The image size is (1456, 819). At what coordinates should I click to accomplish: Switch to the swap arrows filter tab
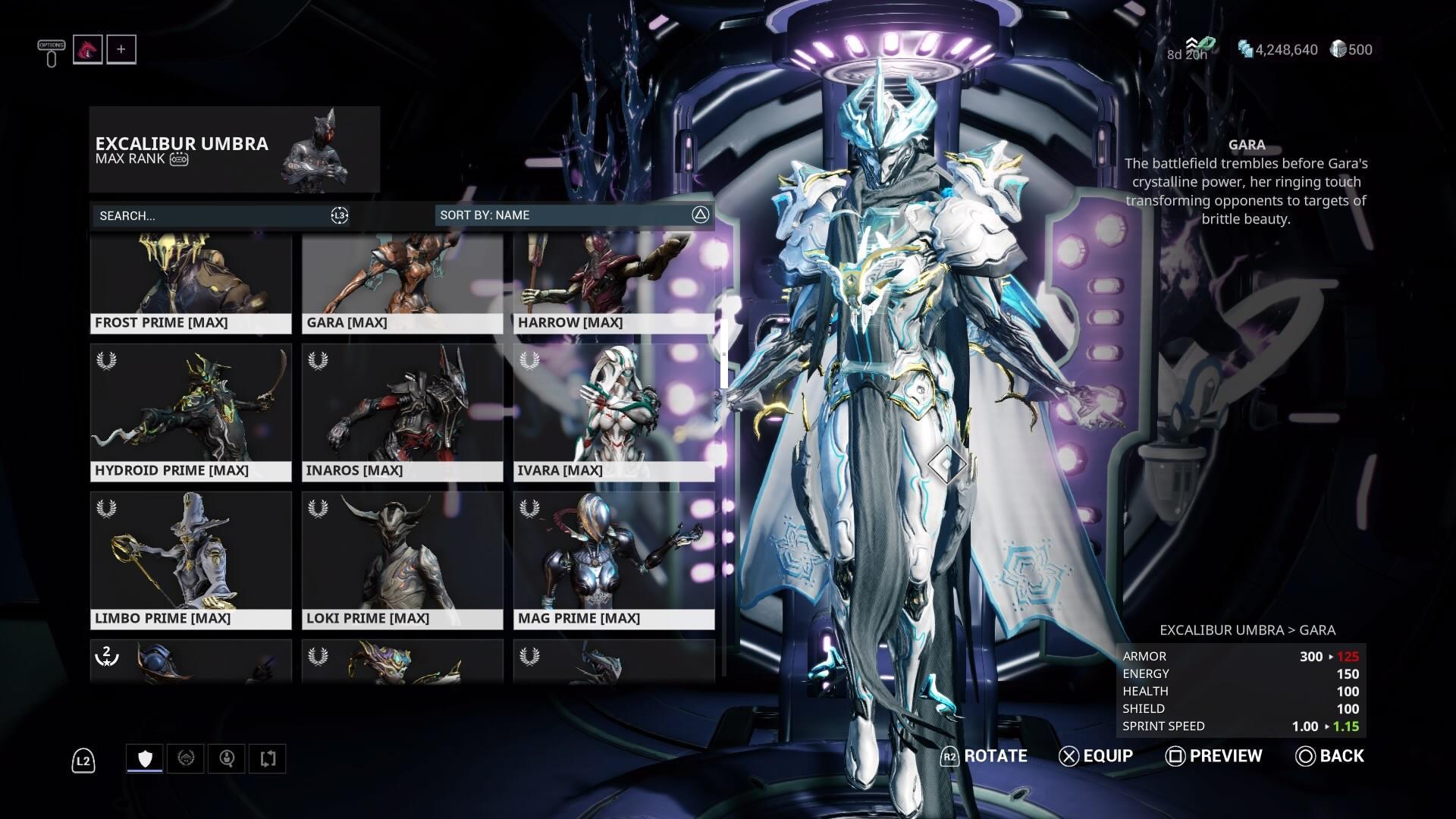(267, 758)
